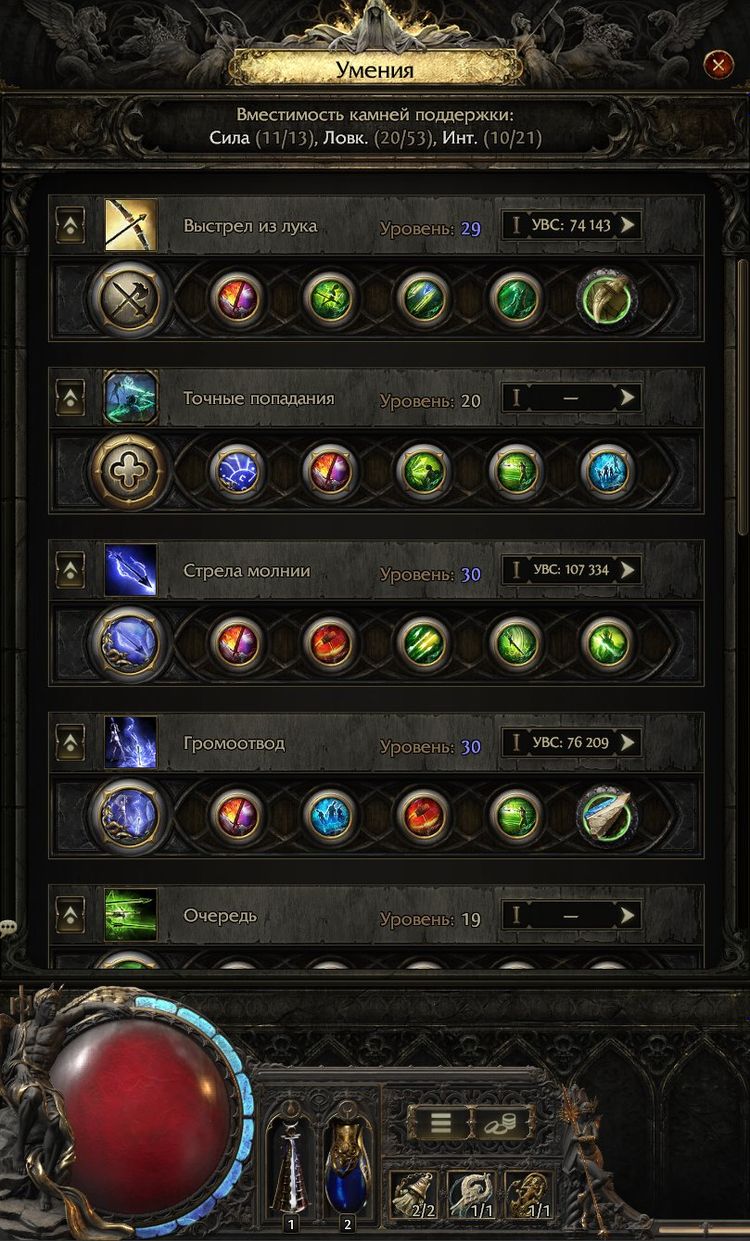
Task: Click the crossed-weapons main socket of Выстрел из лука
Action: click(x=129, y=298)
